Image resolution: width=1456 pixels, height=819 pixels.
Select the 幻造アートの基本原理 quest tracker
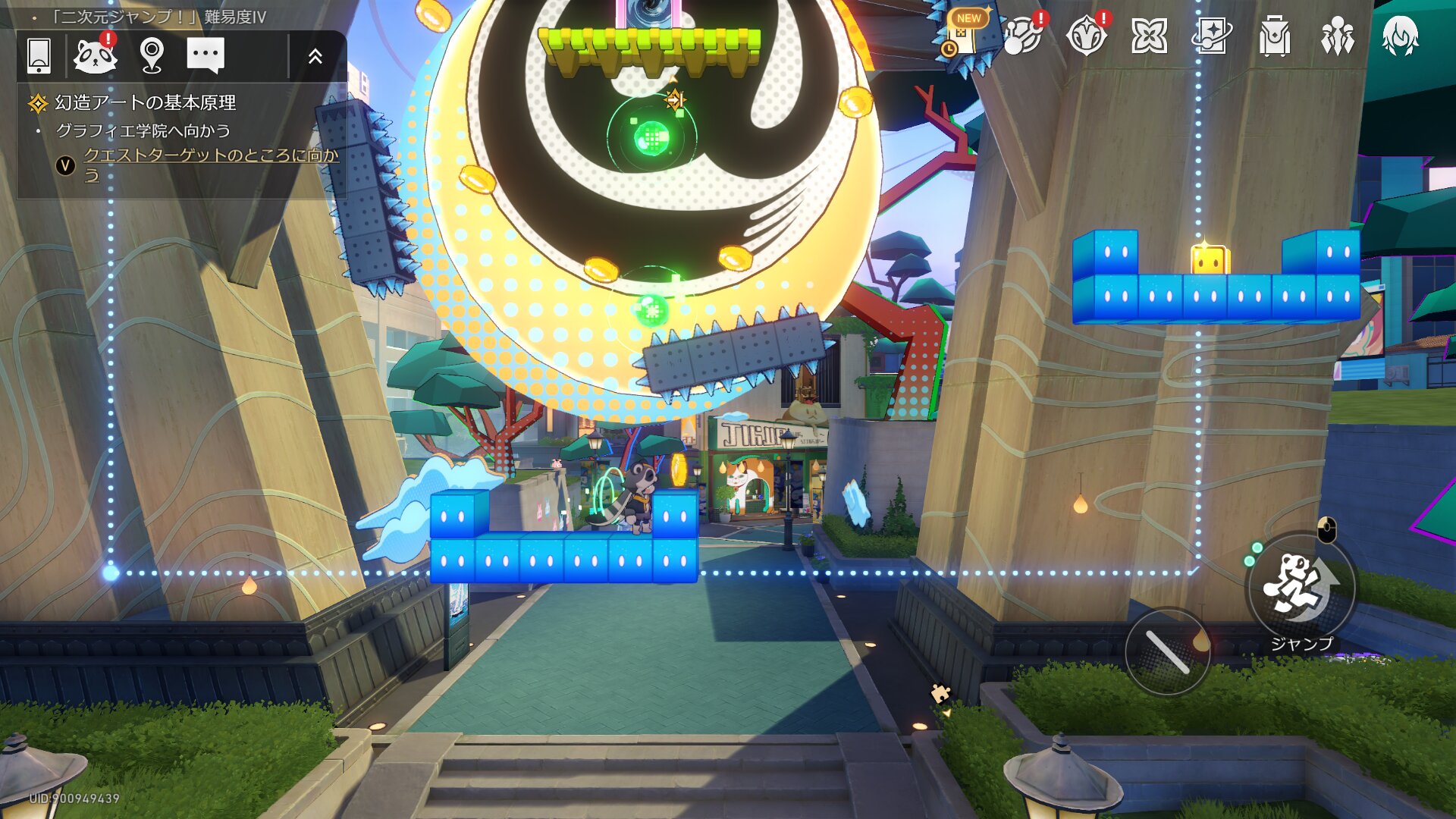point(145,102)
